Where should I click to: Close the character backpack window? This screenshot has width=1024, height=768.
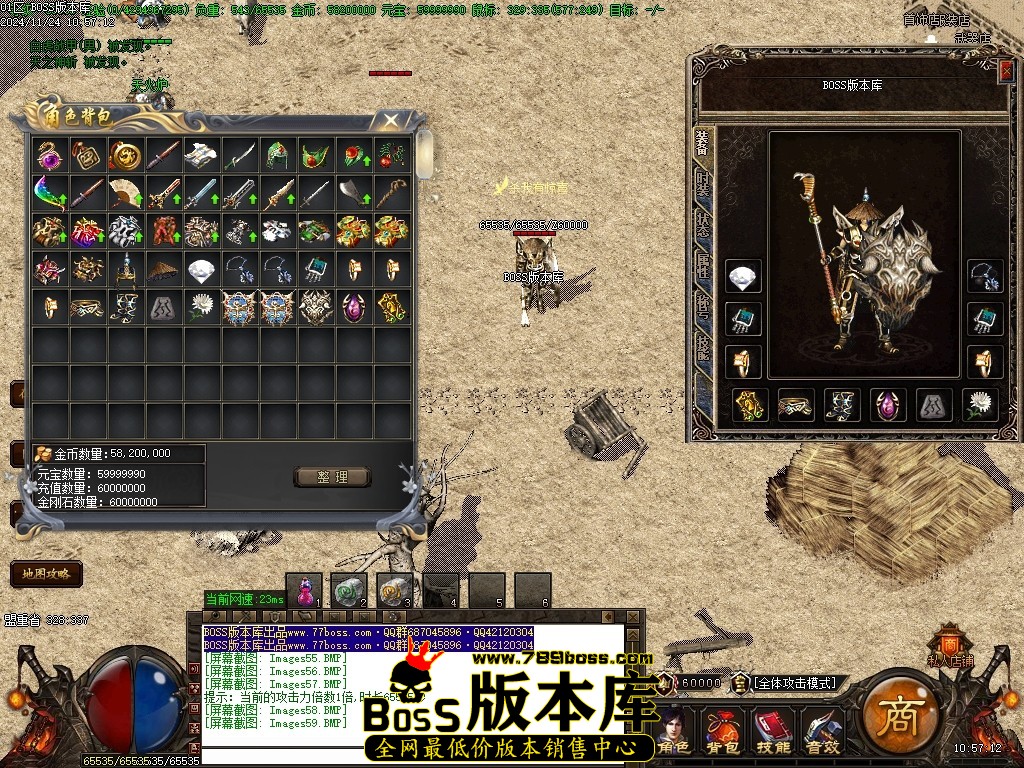[x=391, y=120]
